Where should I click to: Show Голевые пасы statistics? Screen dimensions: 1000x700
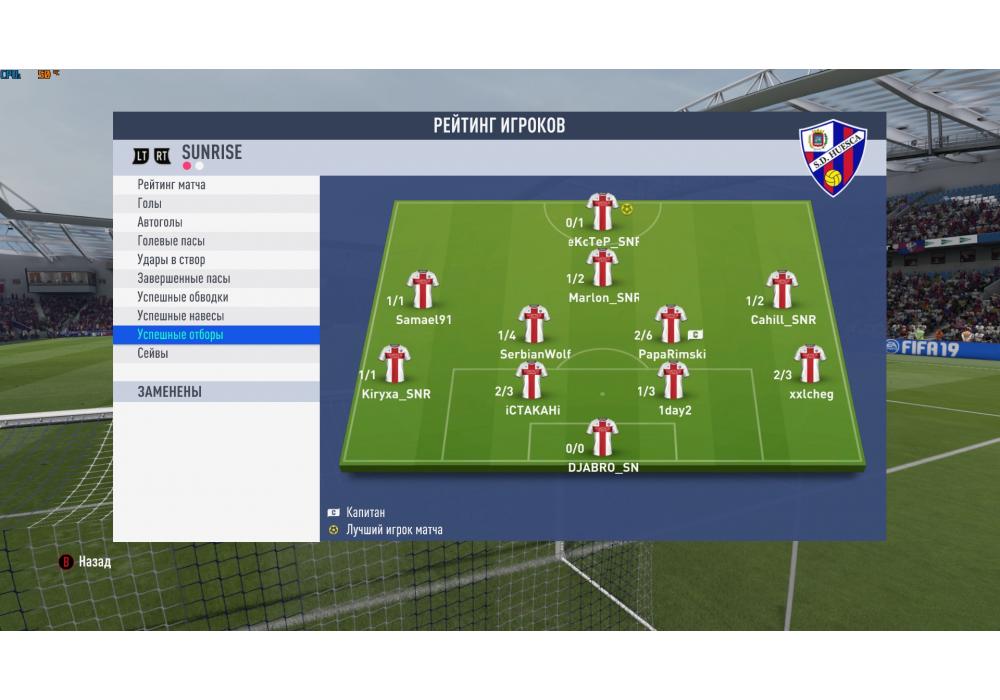(x=171, y=241)
